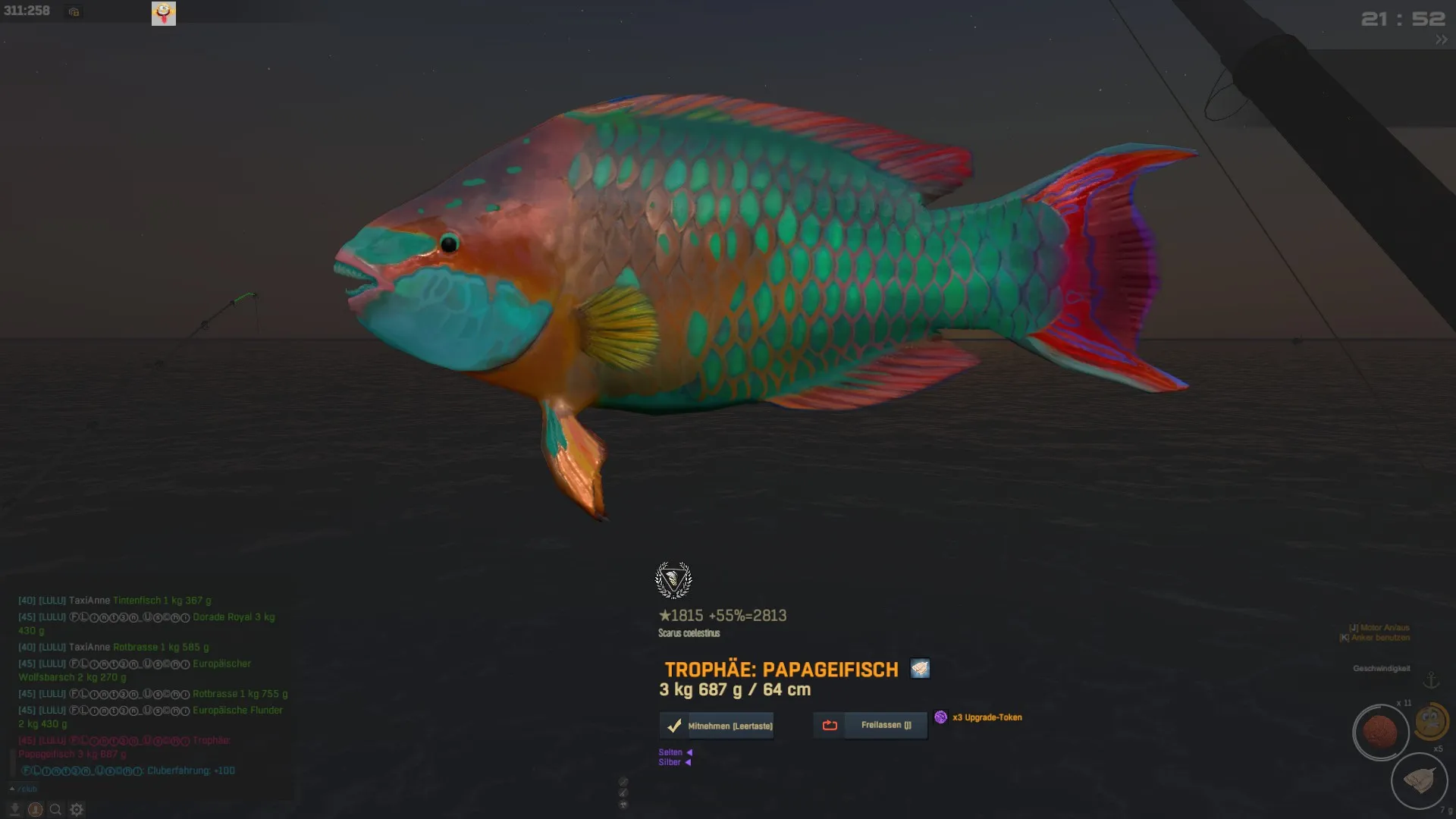
Task: Click the orange player icon below chat
Action: [x=35, y=809]
